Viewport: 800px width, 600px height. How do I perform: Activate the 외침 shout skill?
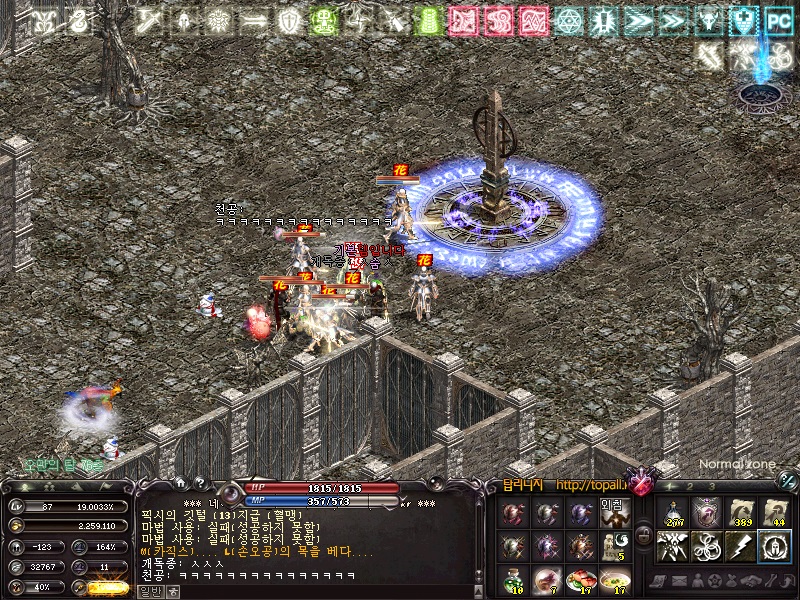coord(612,512)
